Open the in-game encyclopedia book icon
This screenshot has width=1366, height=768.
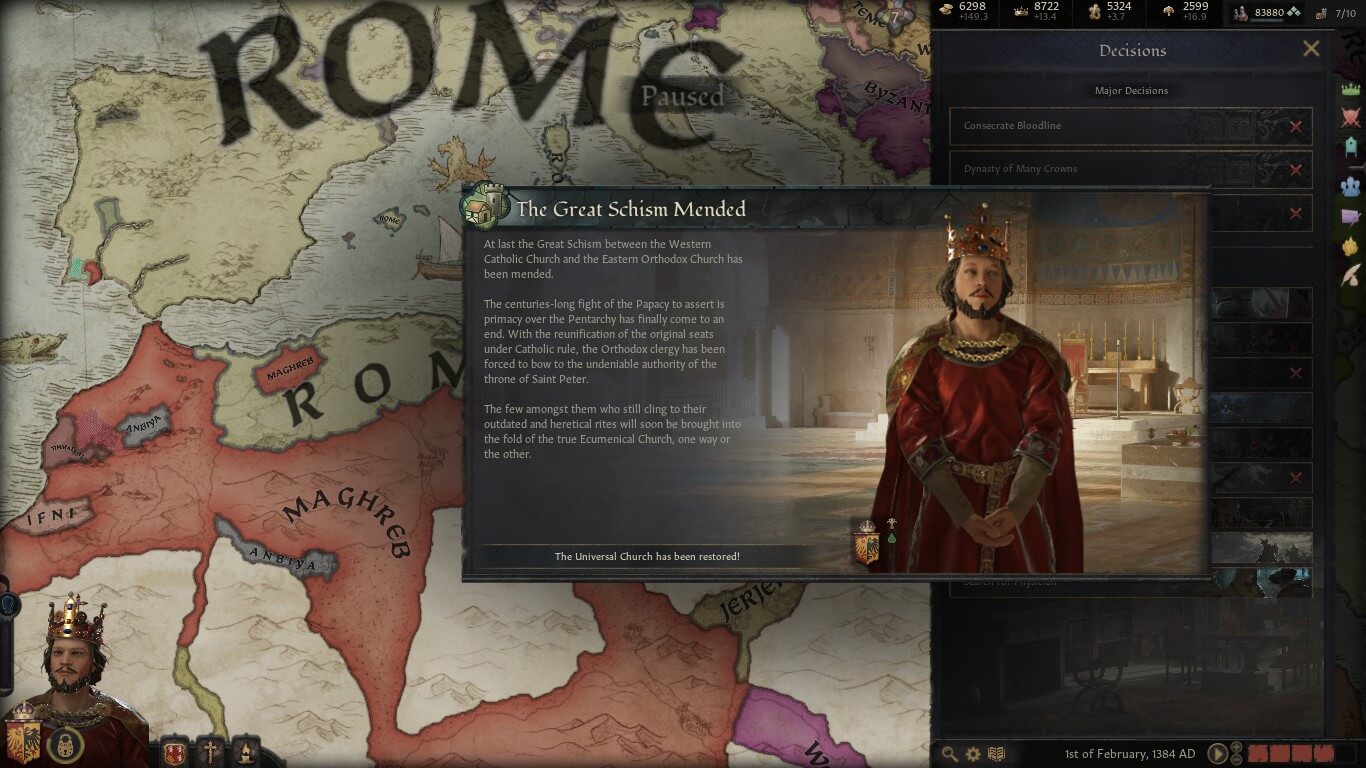997,754
